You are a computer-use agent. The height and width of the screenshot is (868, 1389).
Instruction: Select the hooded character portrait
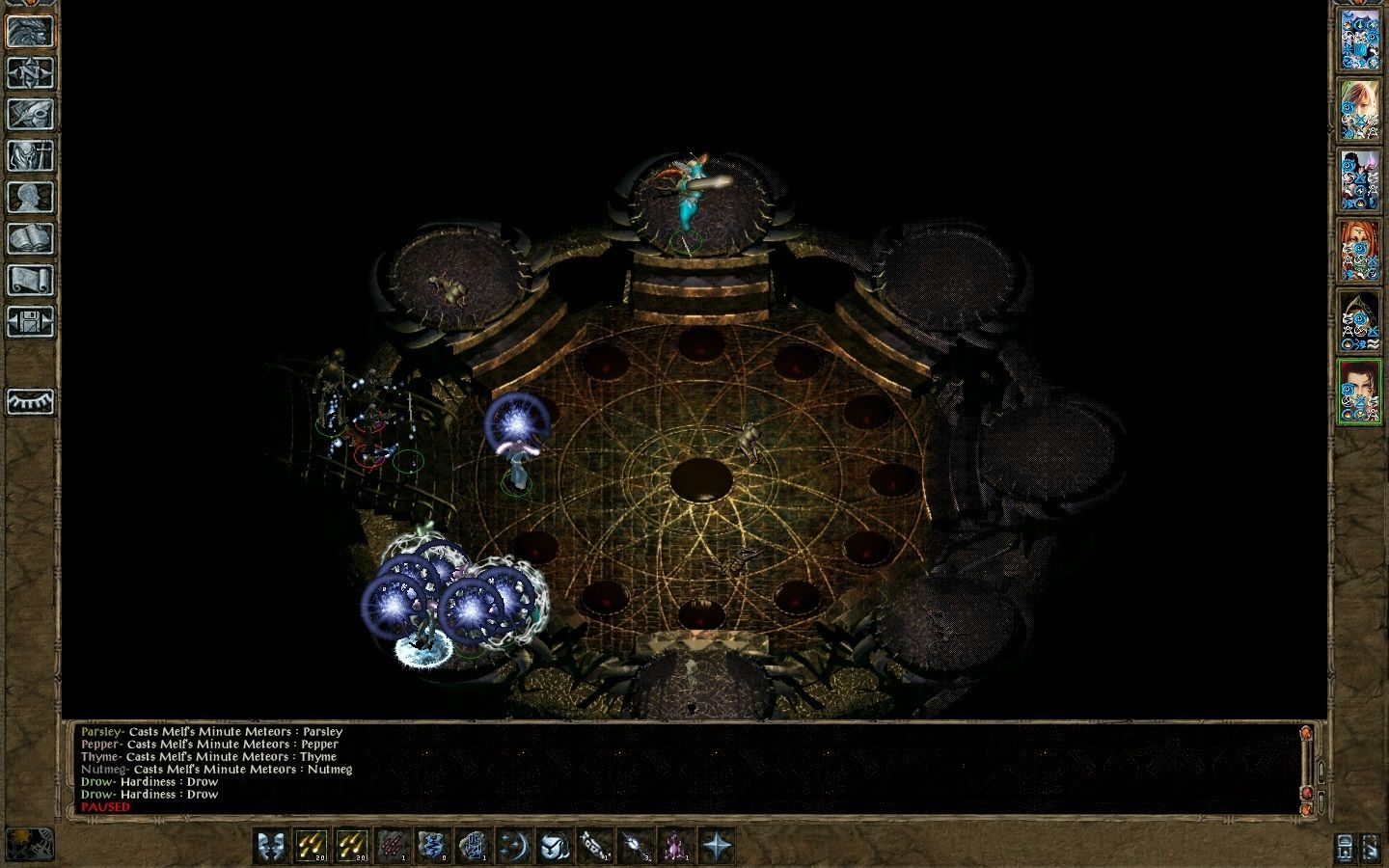coord(1358,320)
